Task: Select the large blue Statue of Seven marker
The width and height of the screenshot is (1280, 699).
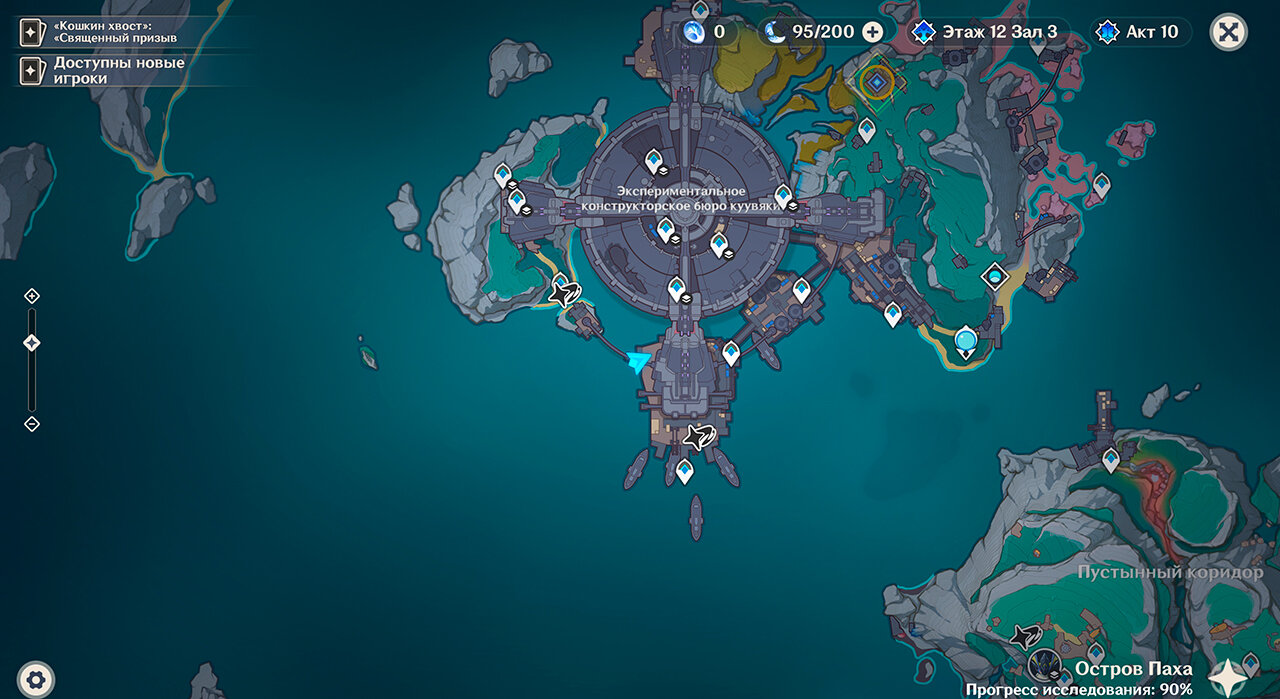Action: click(x=965, y=341)
